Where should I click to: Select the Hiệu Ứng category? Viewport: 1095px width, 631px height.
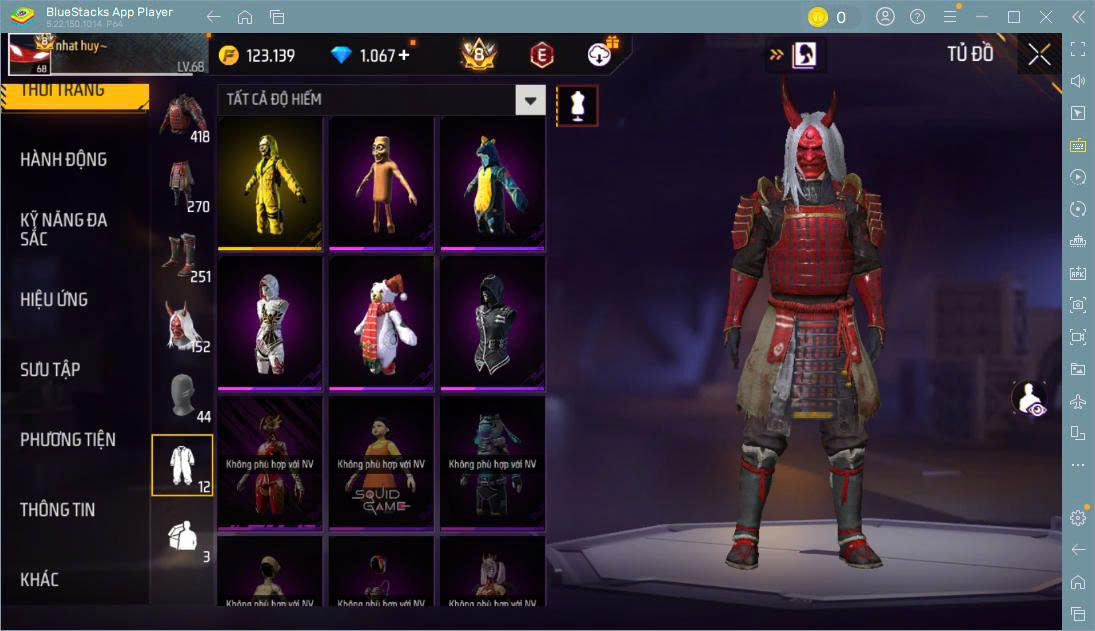pyautogui.click(x=54, y=299)
